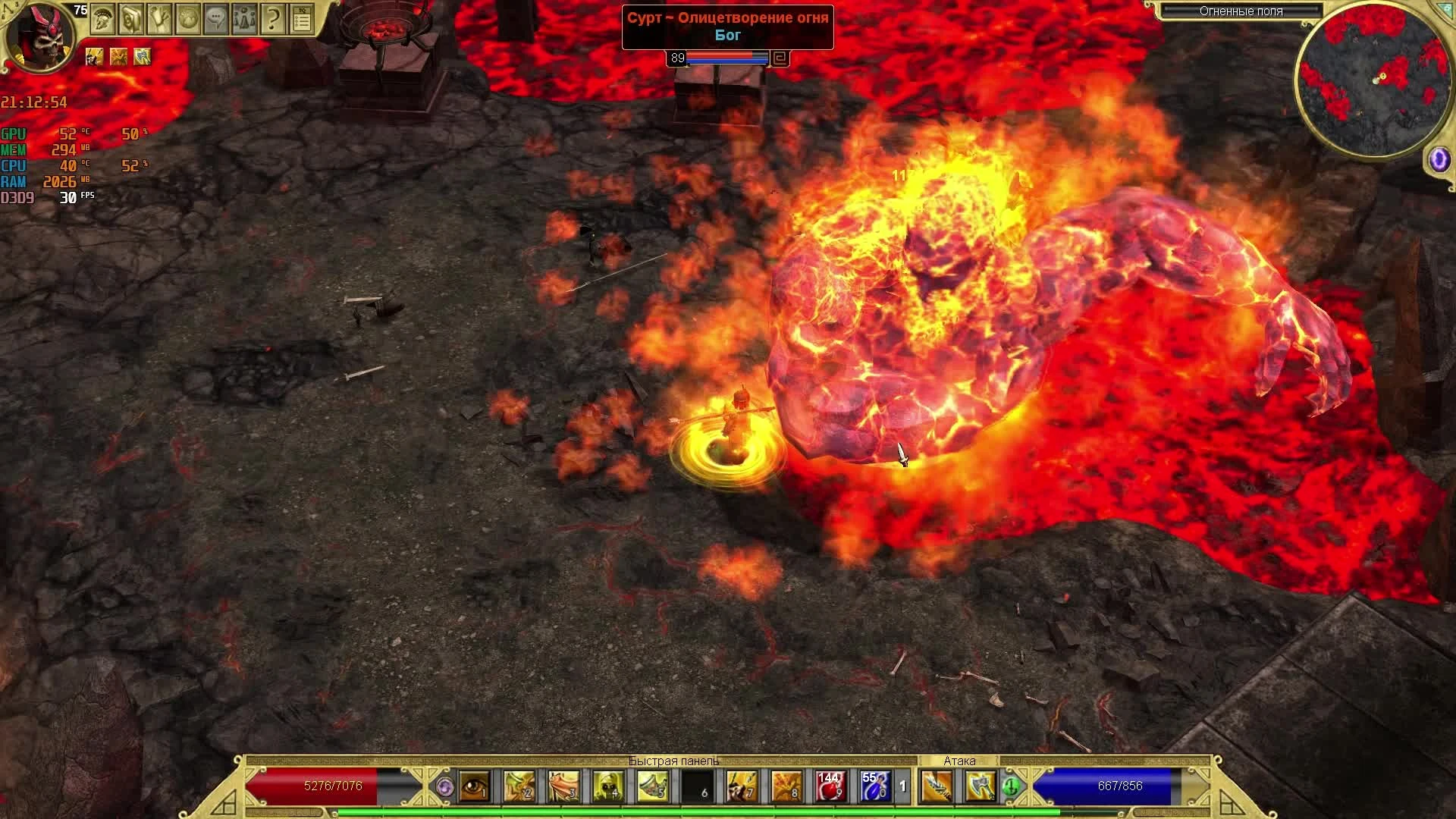Open chat with the speech bubble icon
Screen dimensions: 1456x819
[215, 20]
